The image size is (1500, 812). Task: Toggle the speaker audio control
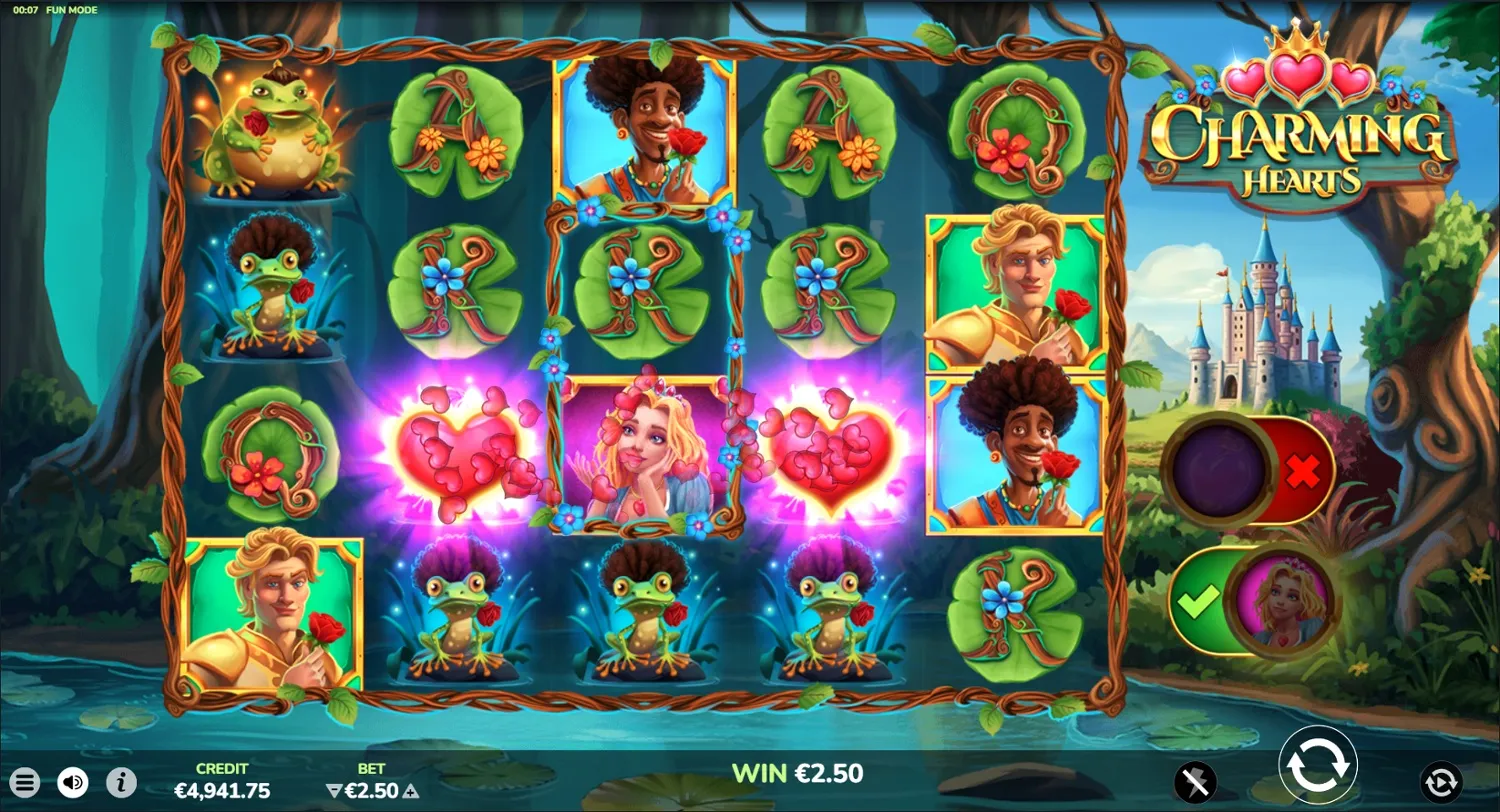(x=70, y=782)
